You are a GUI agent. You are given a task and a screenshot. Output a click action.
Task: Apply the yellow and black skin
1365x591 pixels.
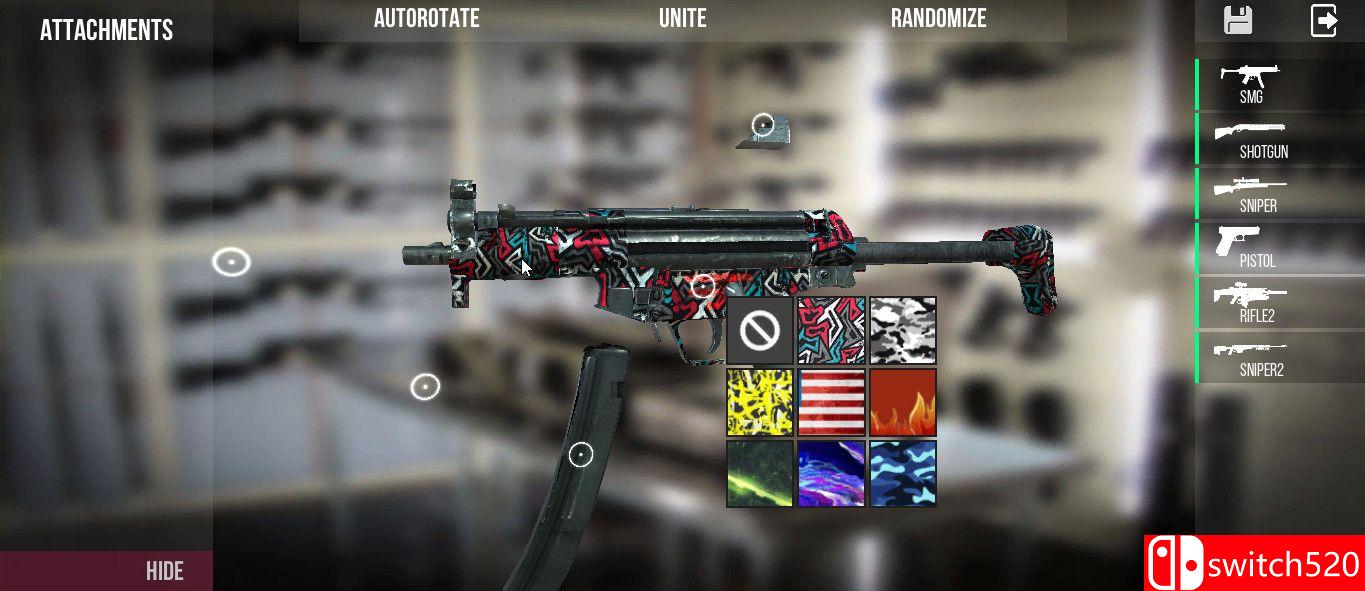pyautogui.click(x=760, y=402)
